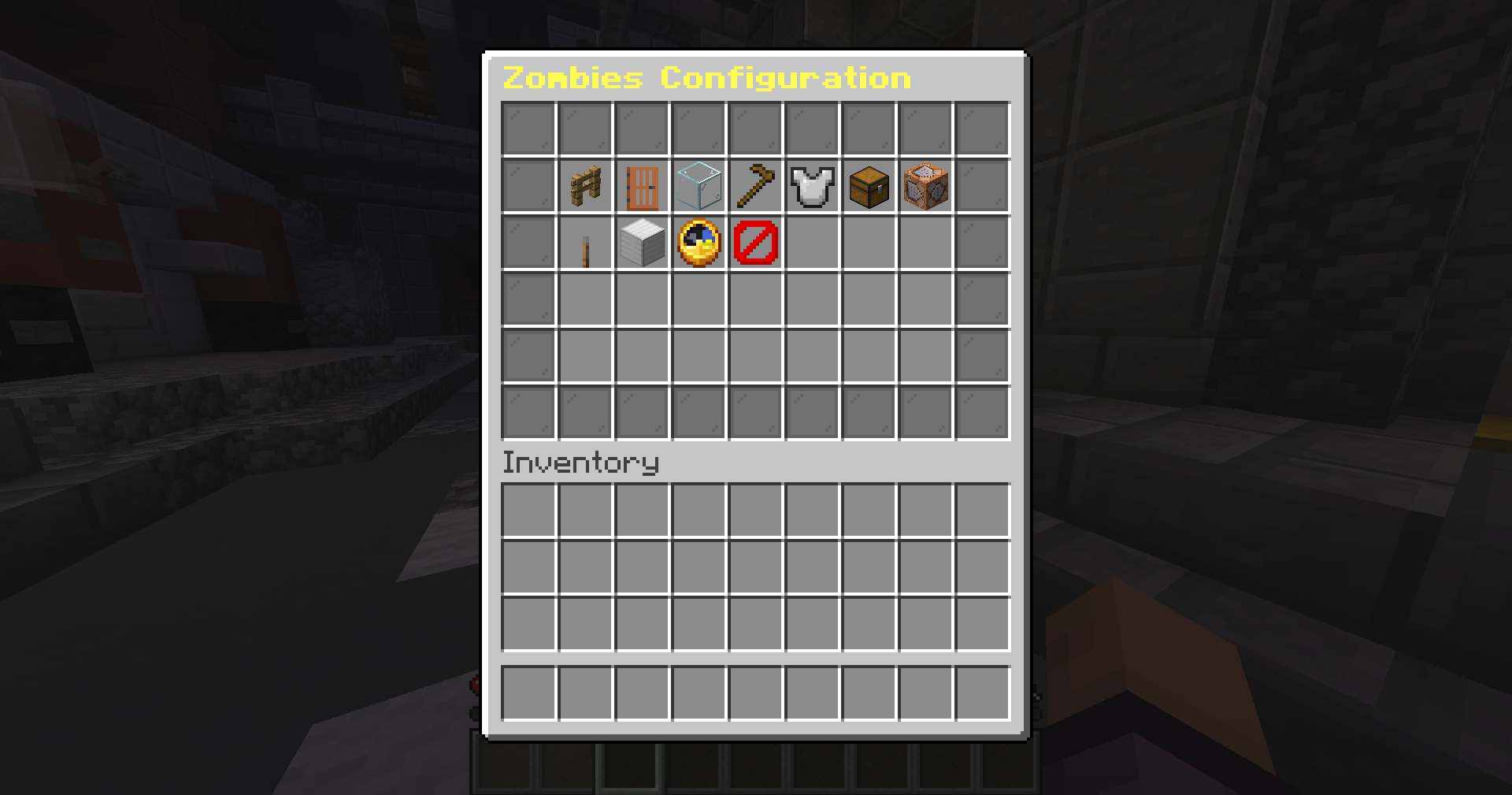
Task: Select the oak fence item
Action: (586, 184)
